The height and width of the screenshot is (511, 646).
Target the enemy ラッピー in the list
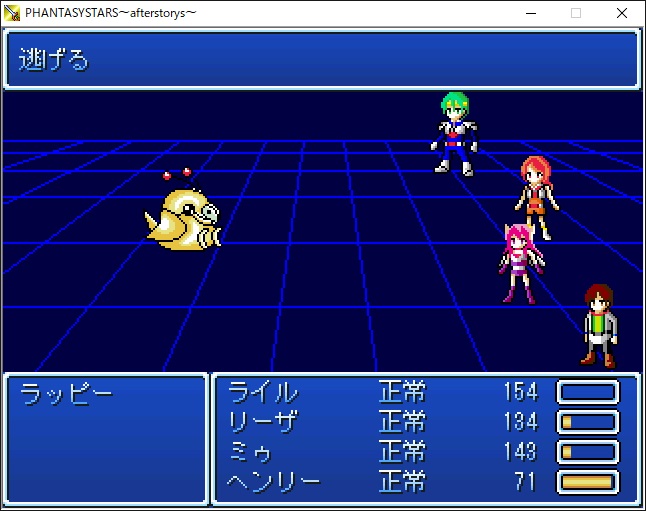coord(67,393)
